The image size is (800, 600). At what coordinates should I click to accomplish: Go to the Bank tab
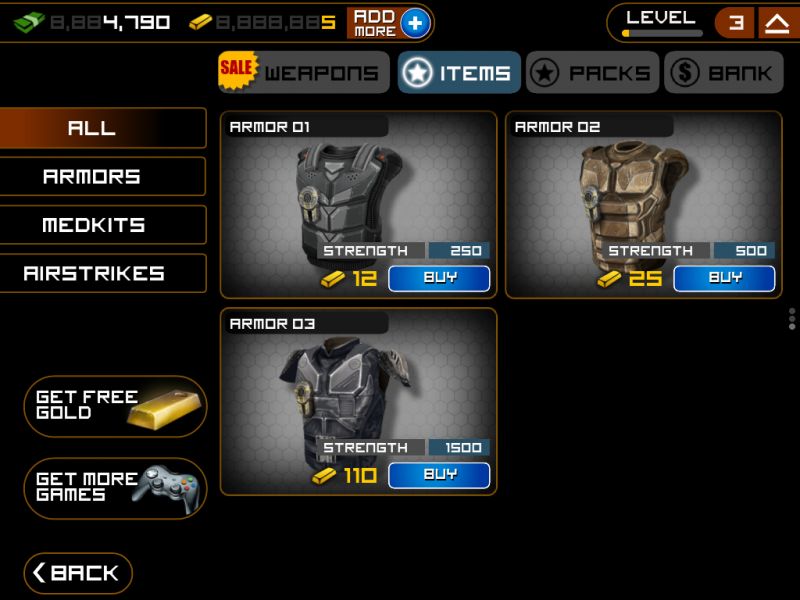point(723,73)
